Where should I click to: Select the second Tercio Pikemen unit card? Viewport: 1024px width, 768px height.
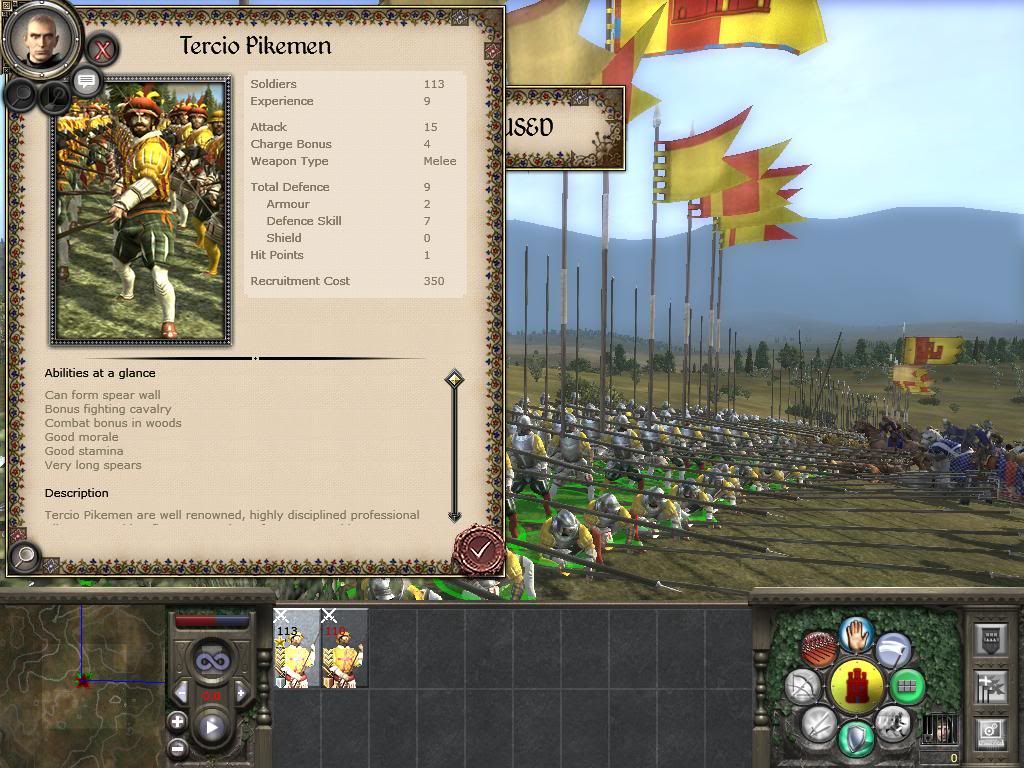tap(344, 652)
